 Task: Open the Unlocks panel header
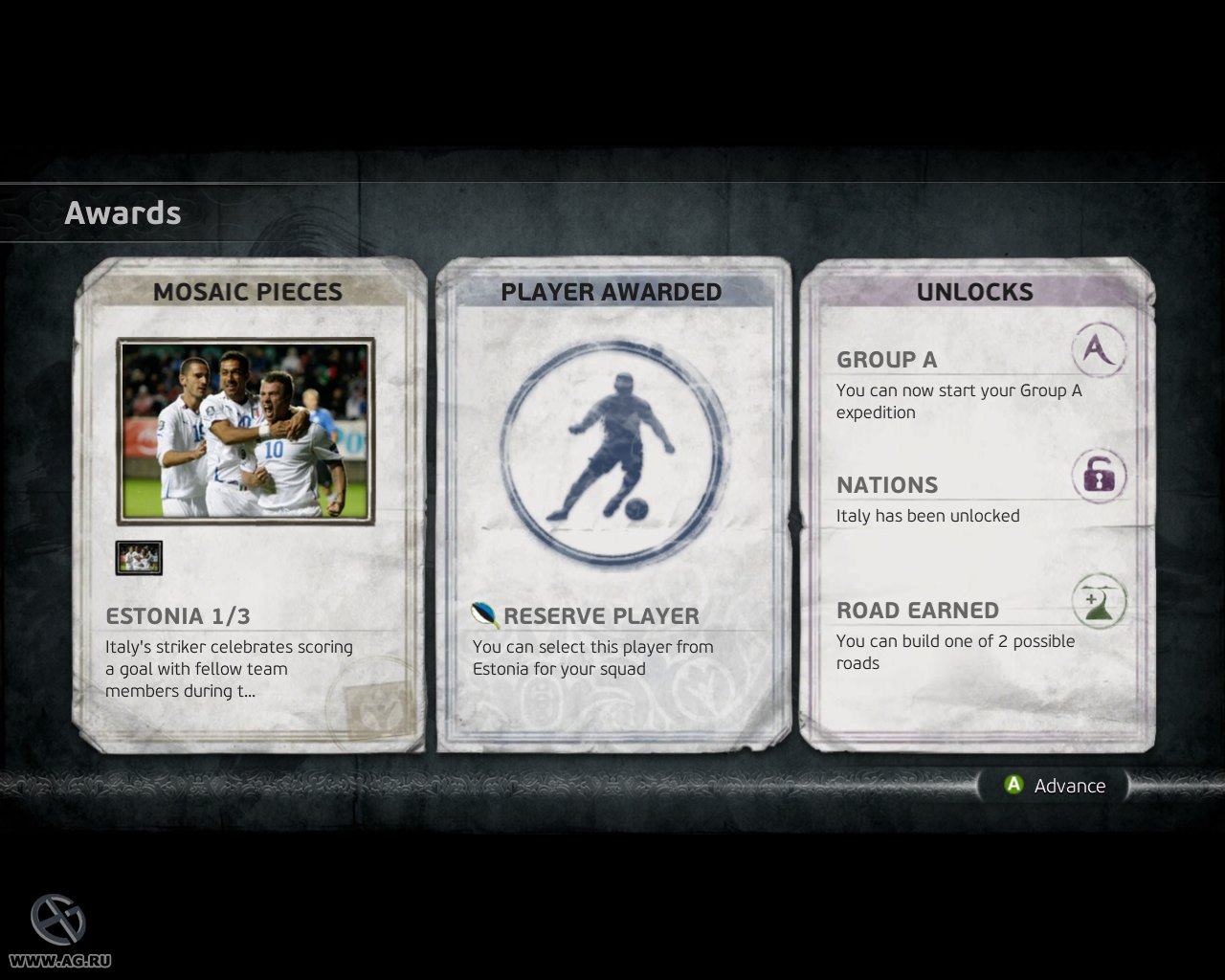[x=975, y=292]
